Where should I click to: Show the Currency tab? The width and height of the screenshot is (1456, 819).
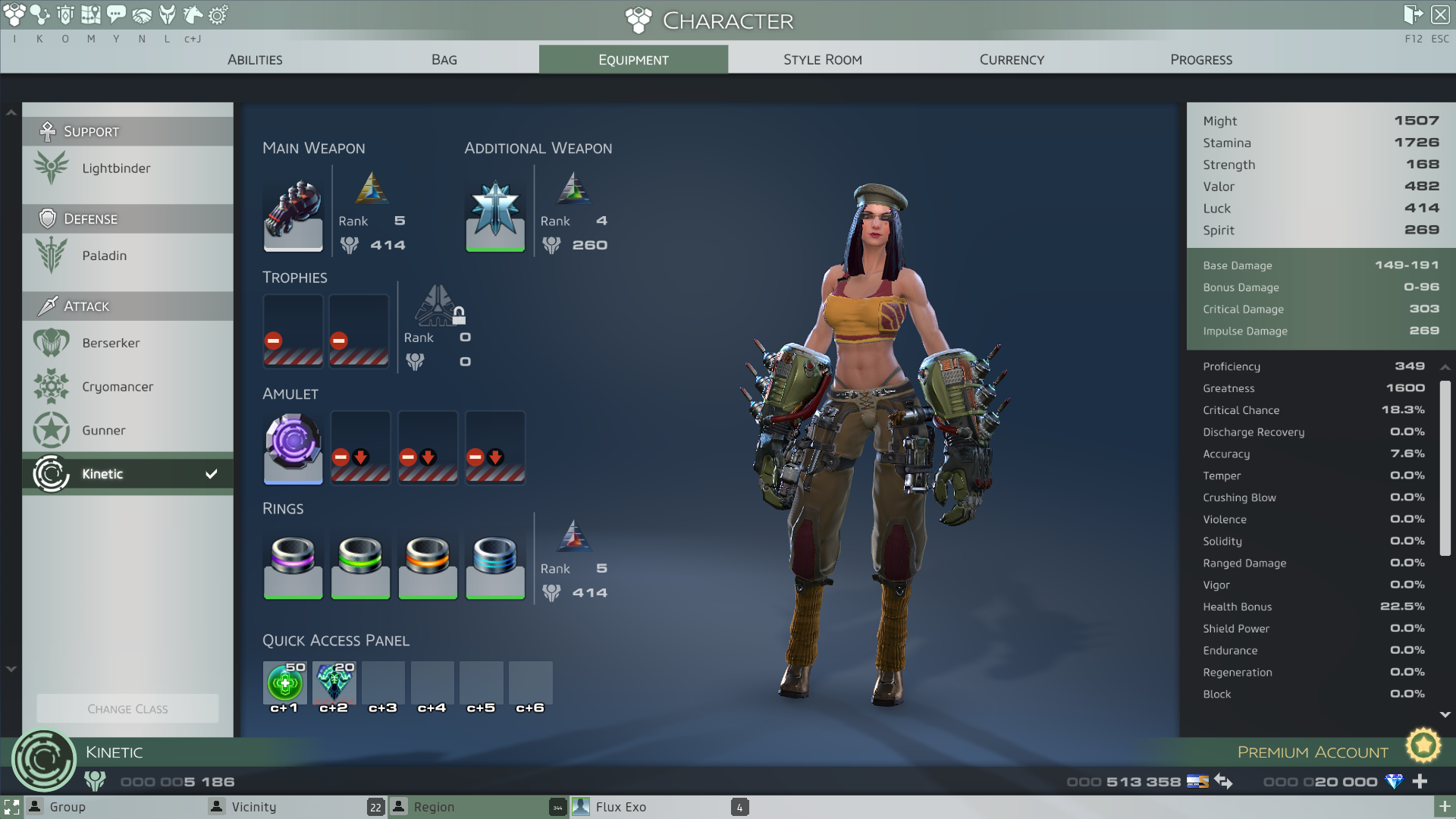(1012, 59)
